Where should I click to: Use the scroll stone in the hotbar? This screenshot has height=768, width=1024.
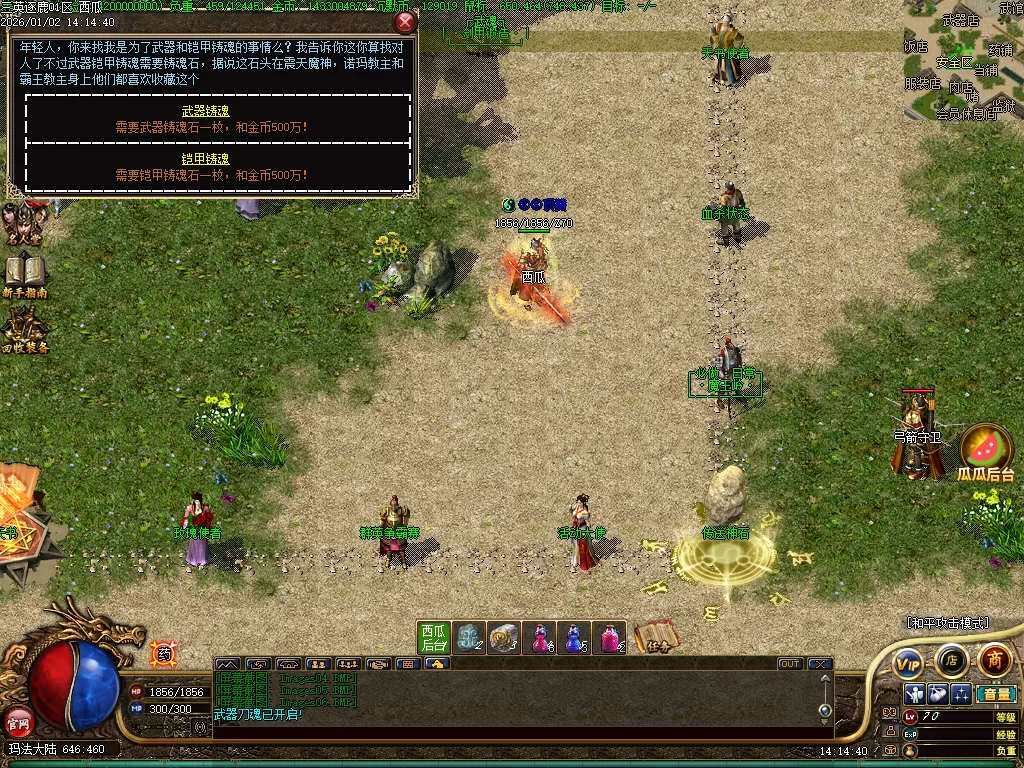coord(505,637)
